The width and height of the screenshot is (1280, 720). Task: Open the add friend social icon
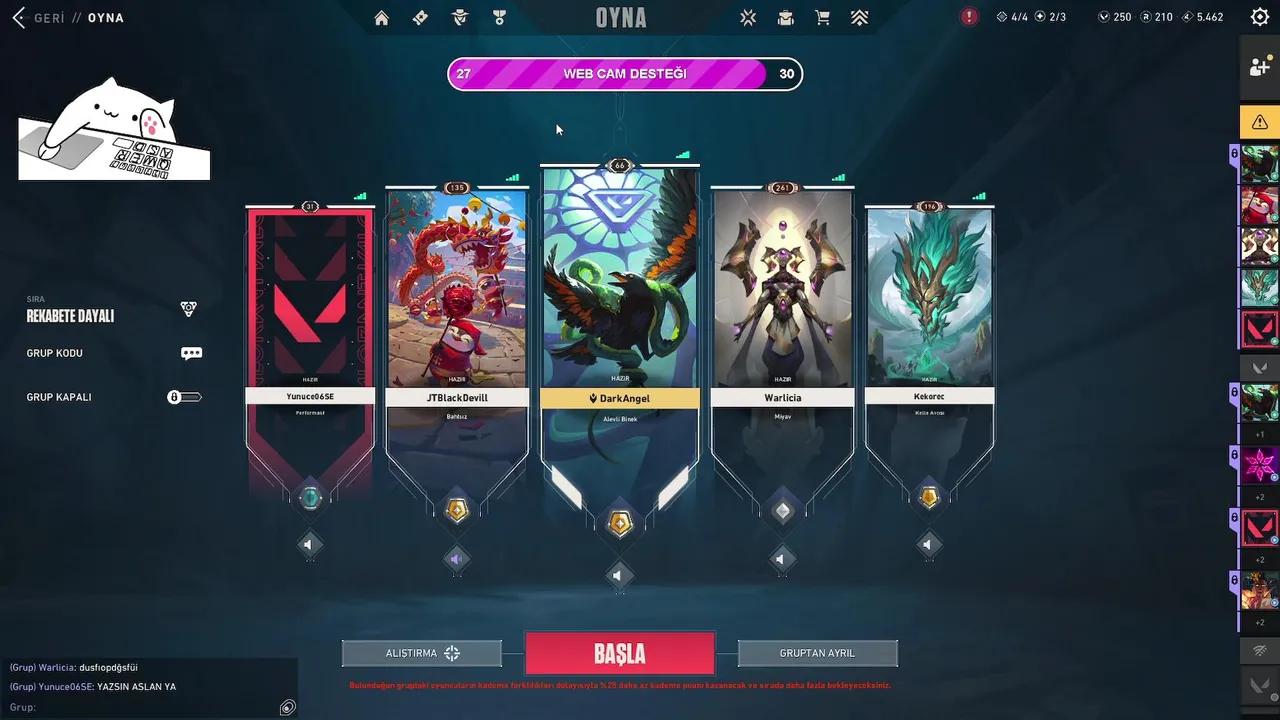[x=1260, y=66]
